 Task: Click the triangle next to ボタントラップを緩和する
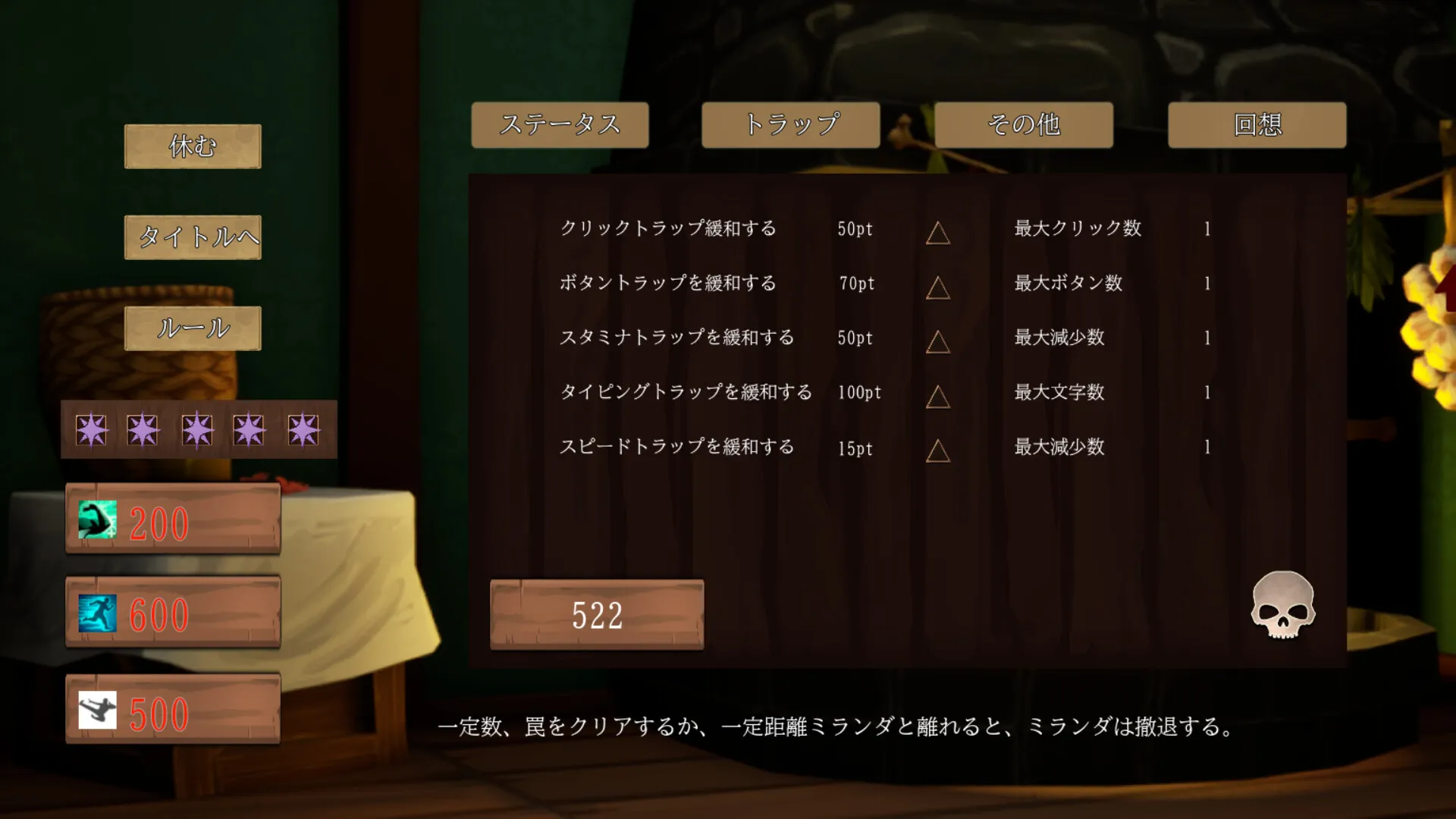click(x=937, y=289)
